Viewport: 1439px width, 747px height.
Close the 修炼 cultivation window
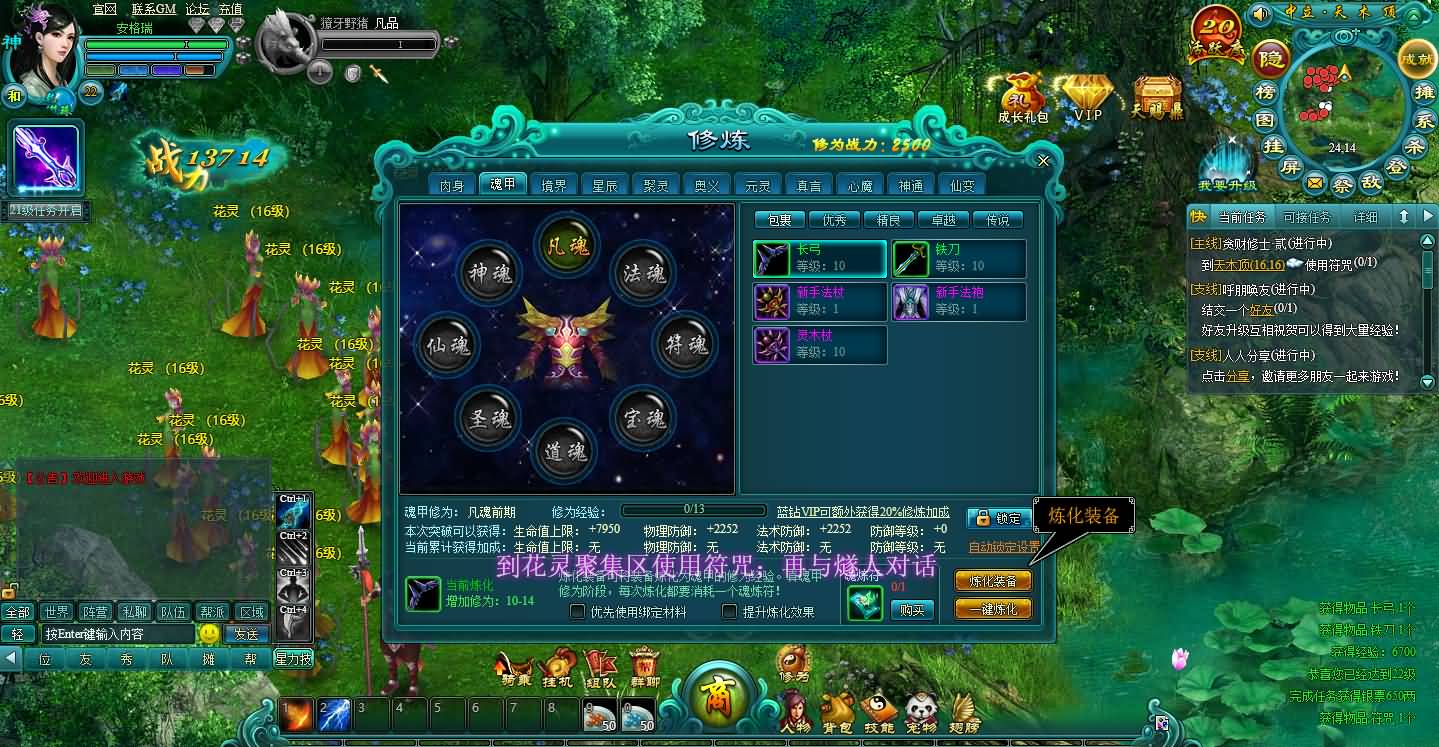tap(1043, 161)
